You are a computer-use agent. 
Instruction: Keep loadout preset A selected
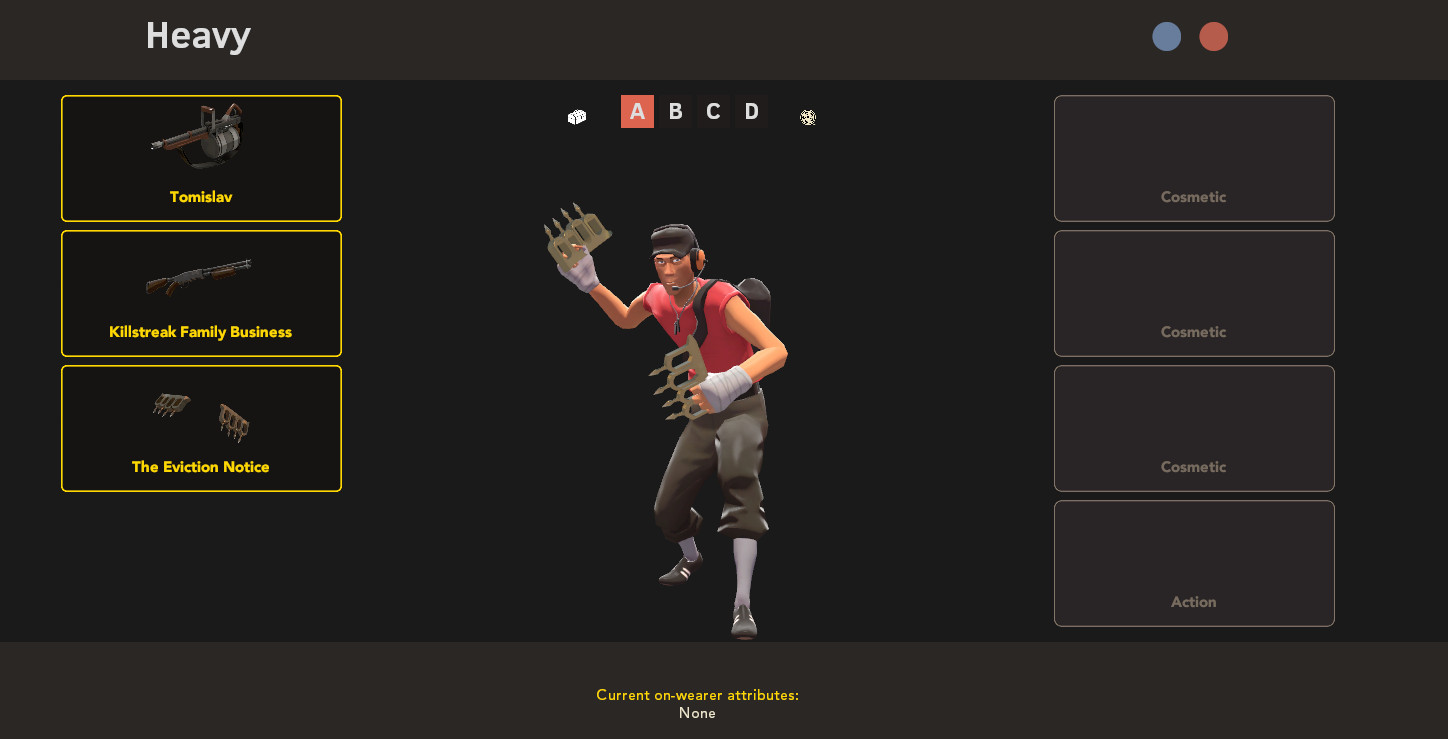637,111
